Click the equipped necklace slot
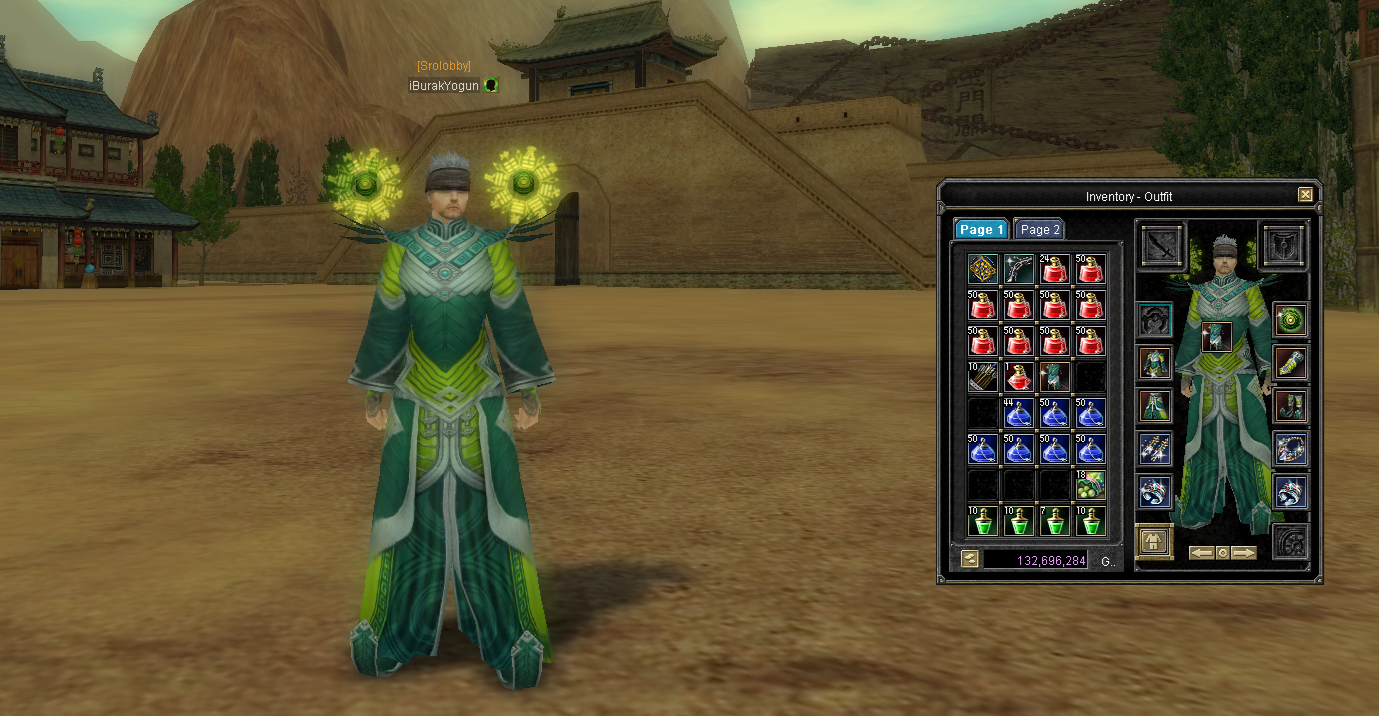Screen dimensions: 1379x716 [1291, 449]
